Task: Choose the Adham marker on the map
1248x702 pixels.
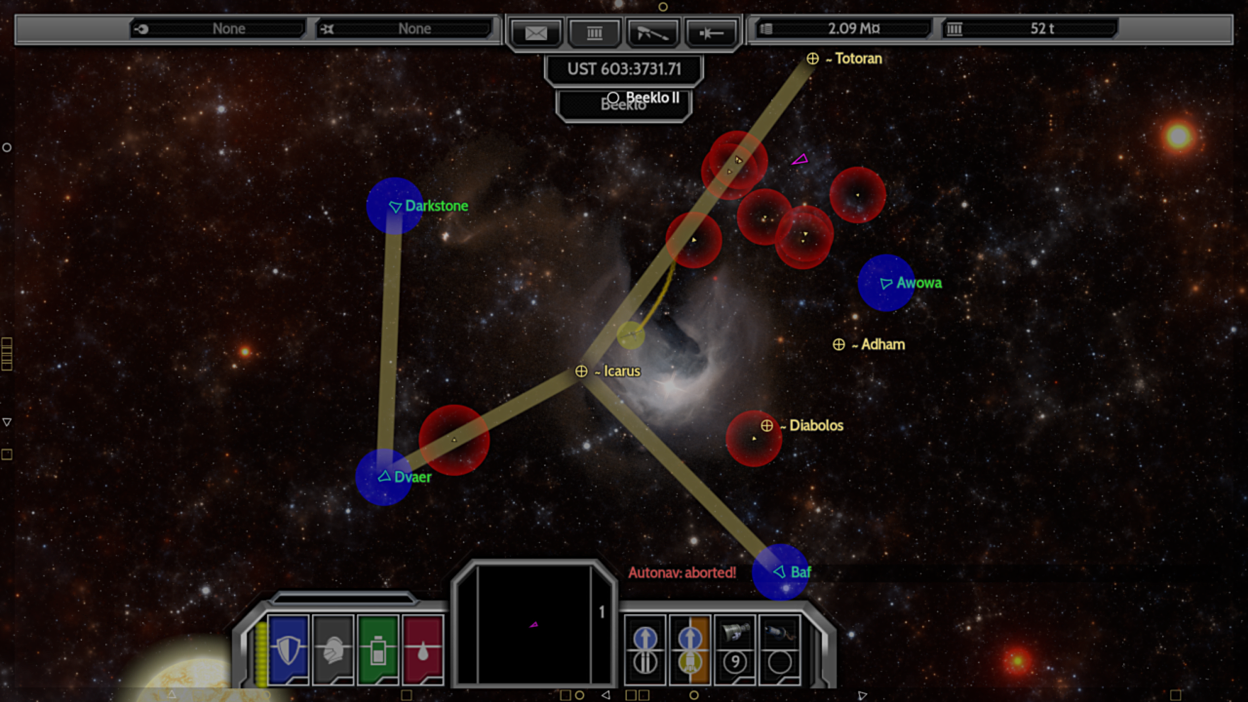Action: (x=839, y=344)
